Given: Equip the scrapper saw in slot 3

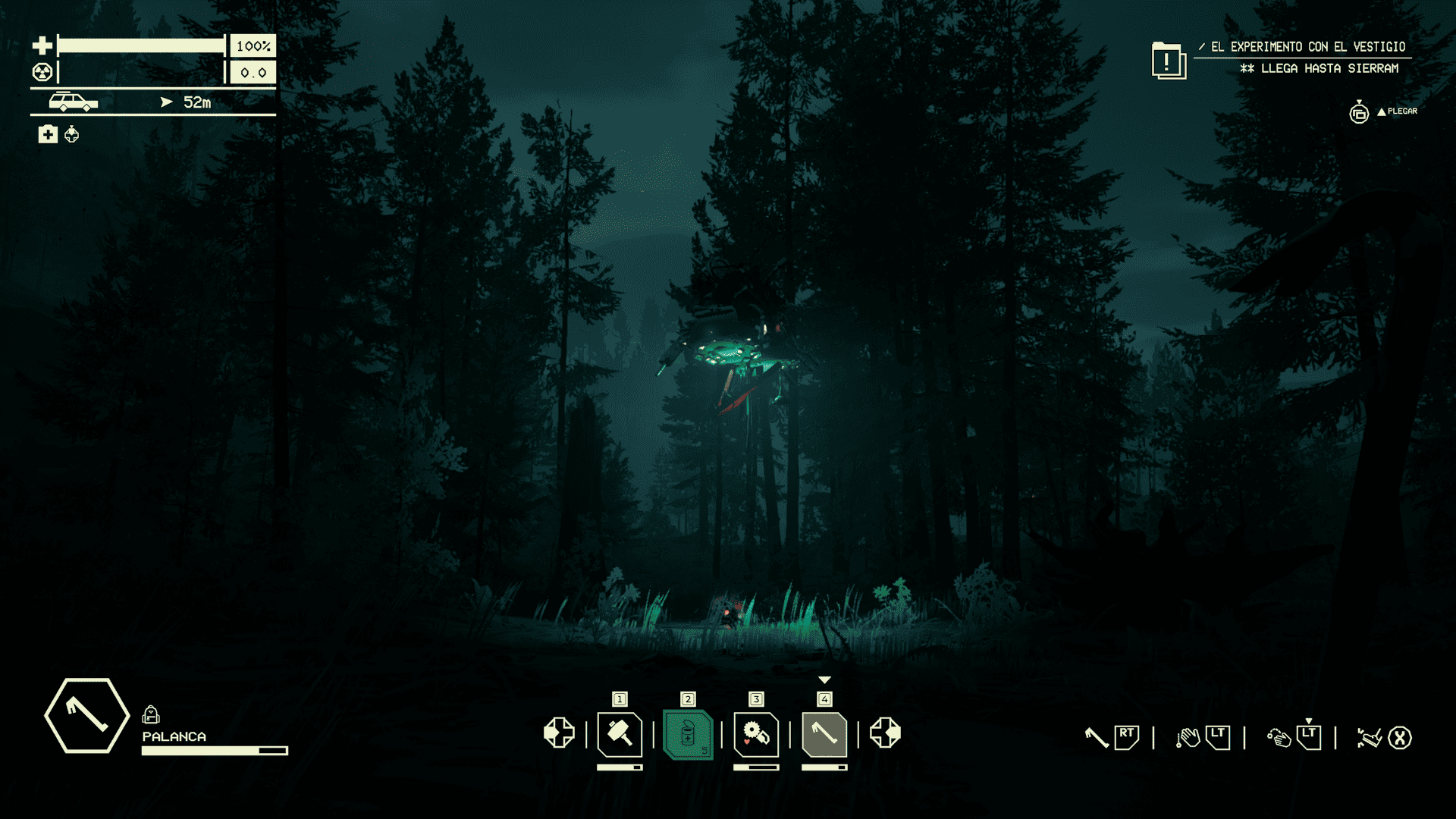Looking at the screenshot, I should coord(756,734).
